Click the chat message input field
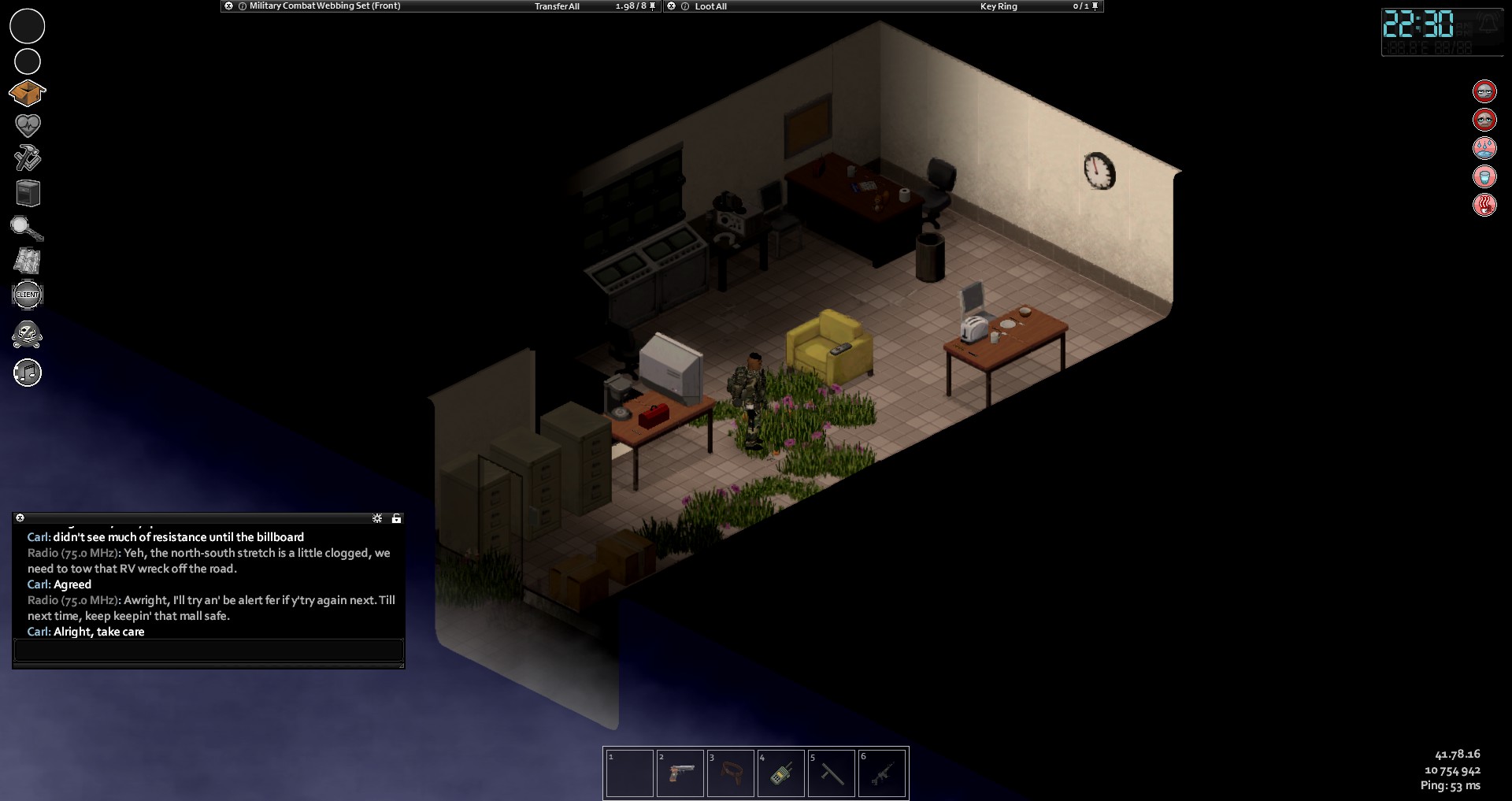 [x=209, y=651]
